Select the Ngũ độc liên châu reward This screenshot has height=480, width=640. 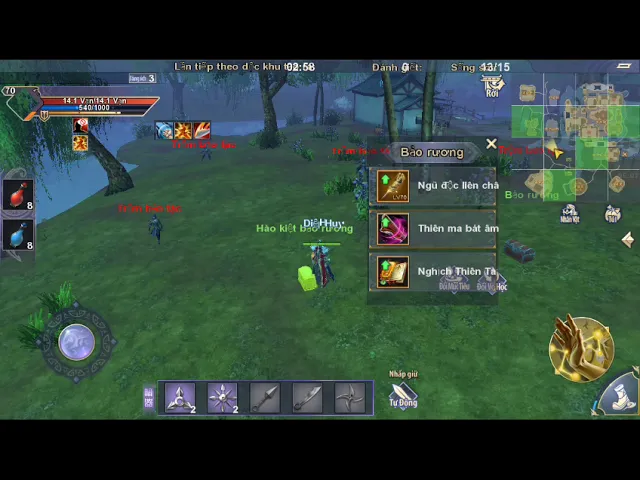[433, 186]
